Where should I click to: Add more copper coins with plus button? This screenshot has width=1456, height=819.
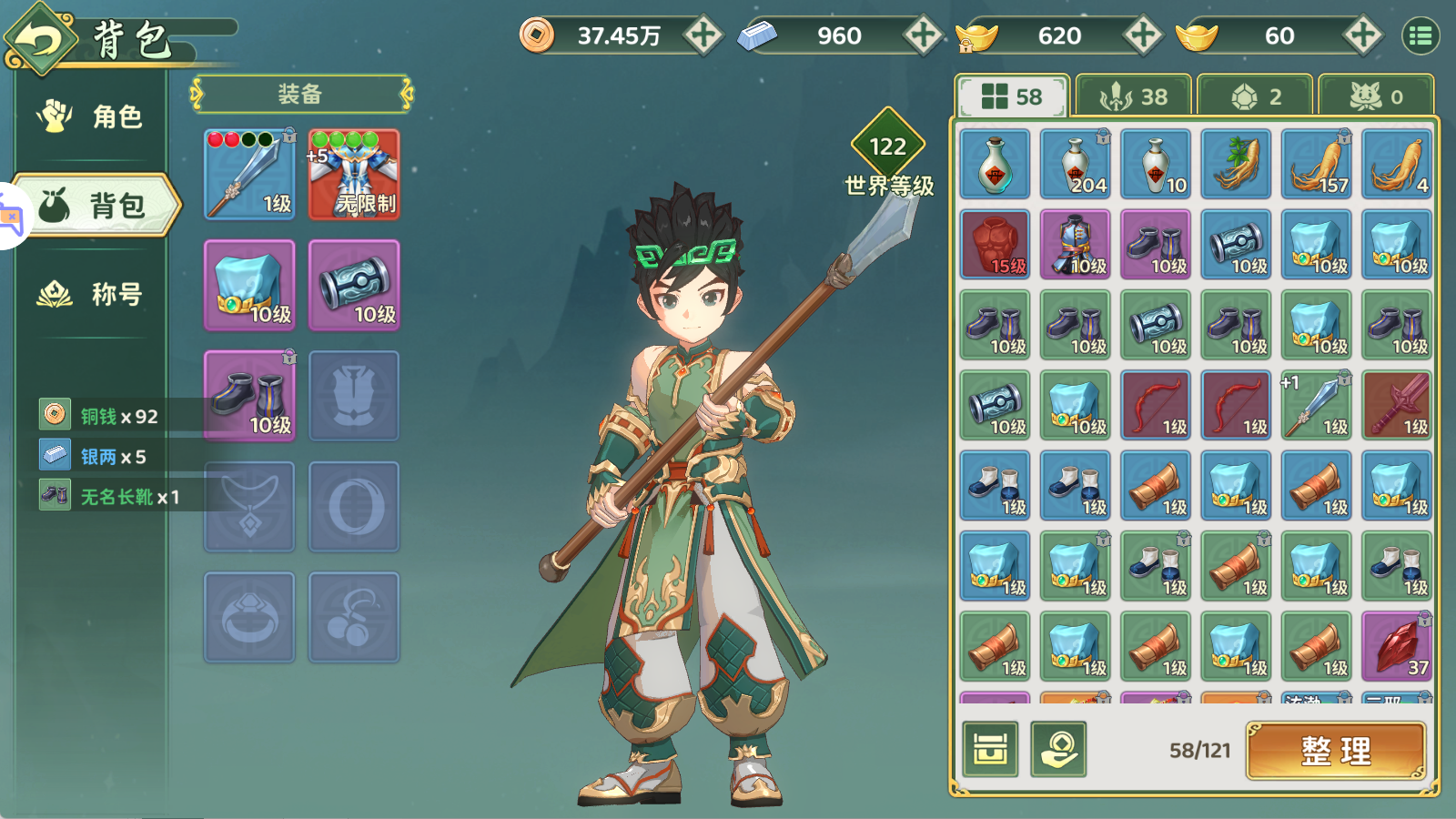703,35
